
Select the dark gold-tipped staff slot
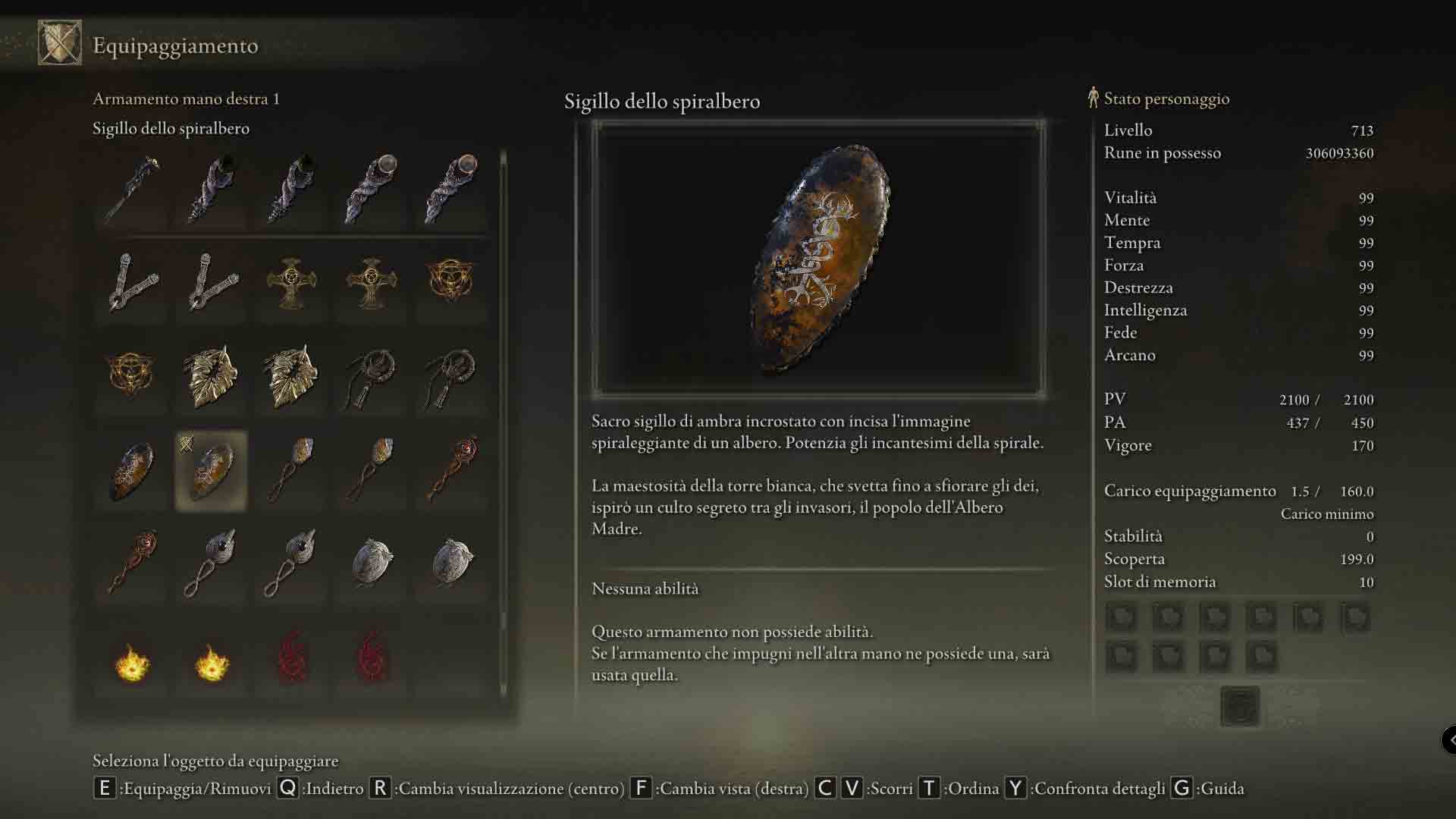131,189
